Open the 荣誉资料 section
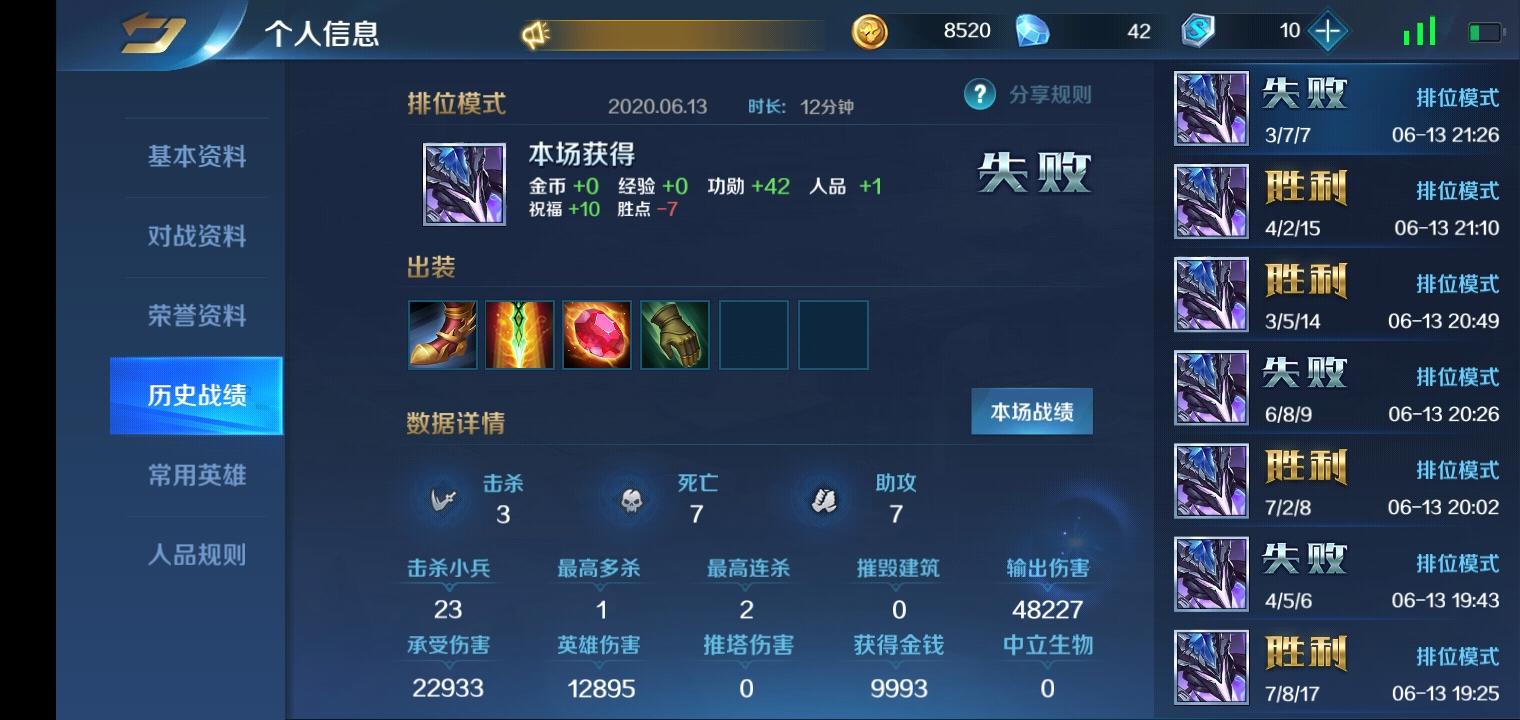The height and width of the screenshot is (720, 1520). pyautogui.click(x=196, y=316)
